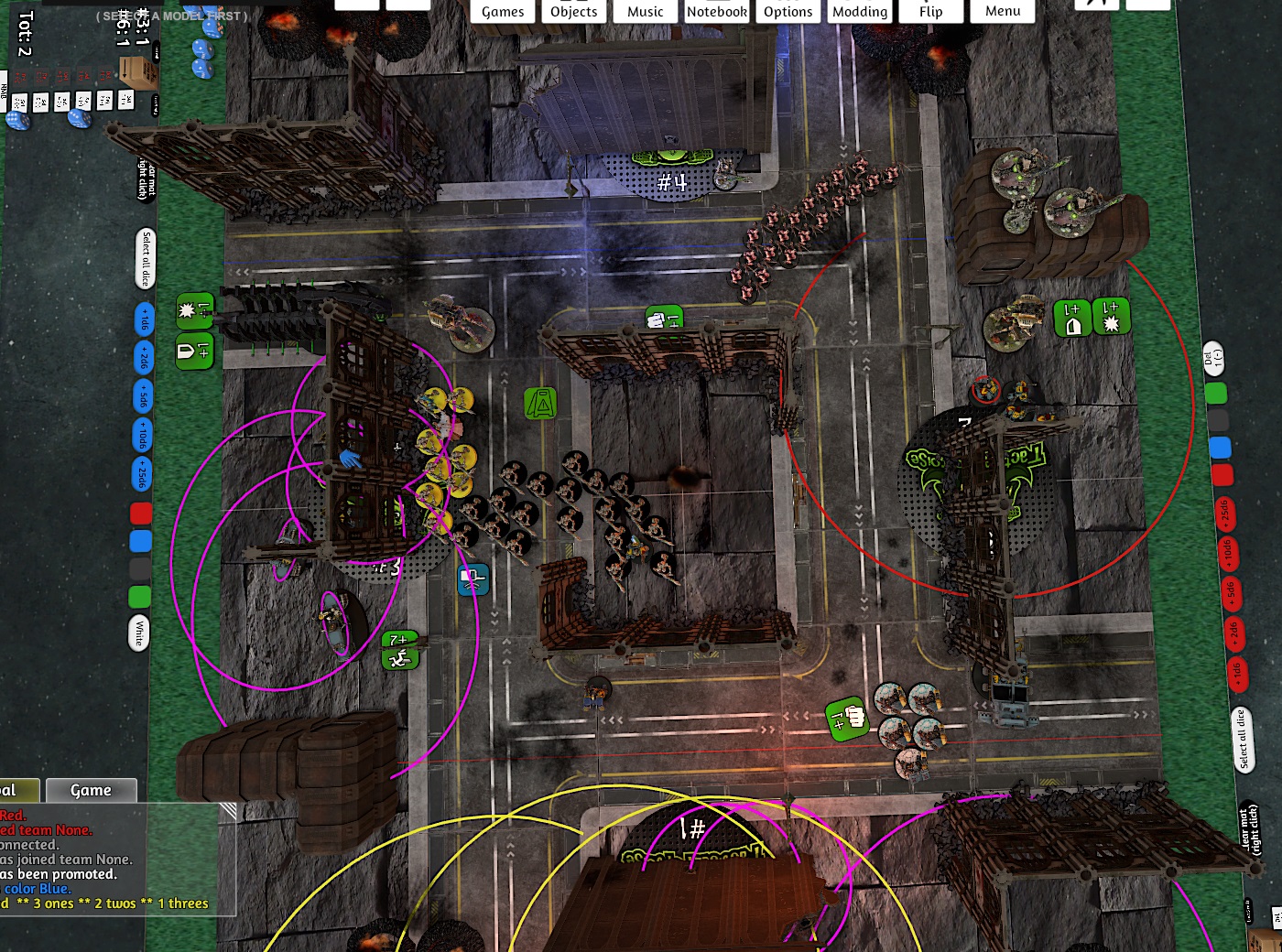Screen dimensions: 1282x952
Task: Add 25 dice with blue +25d6 button
Action: [x=143, y=473]
